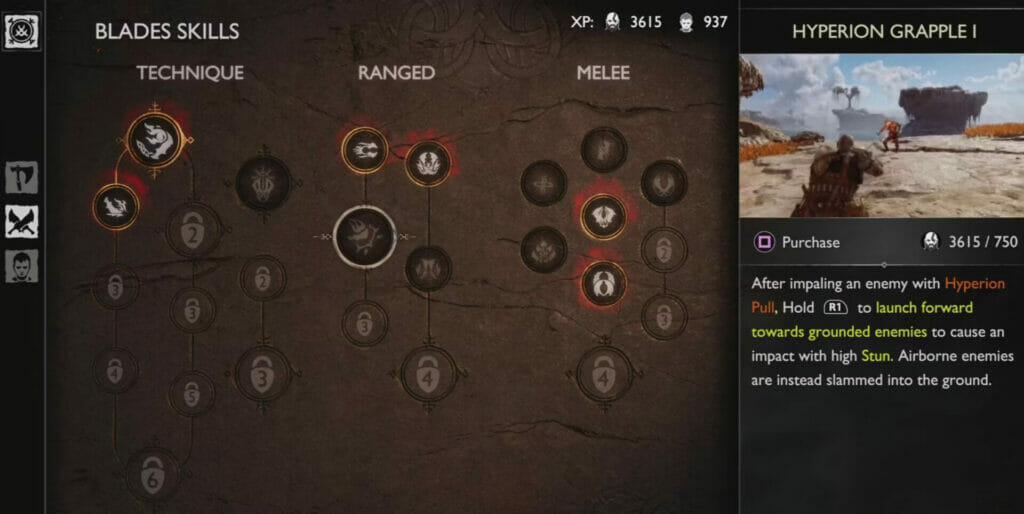Image resolution: width=1024 pixels, height=514 pixels.
Task: Select the white-ringed Hyperion Grapple I skill node
Action: tap(364, 236)
